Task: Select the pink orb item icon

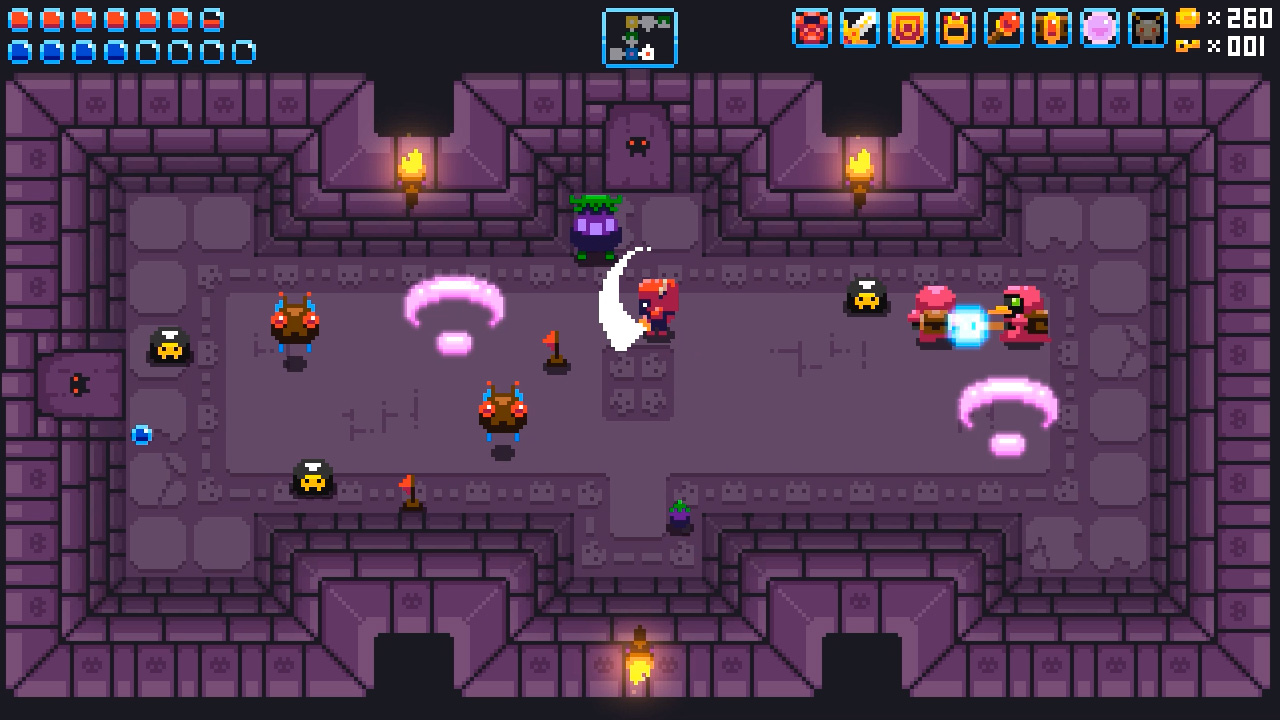Action: point(1100,30)
